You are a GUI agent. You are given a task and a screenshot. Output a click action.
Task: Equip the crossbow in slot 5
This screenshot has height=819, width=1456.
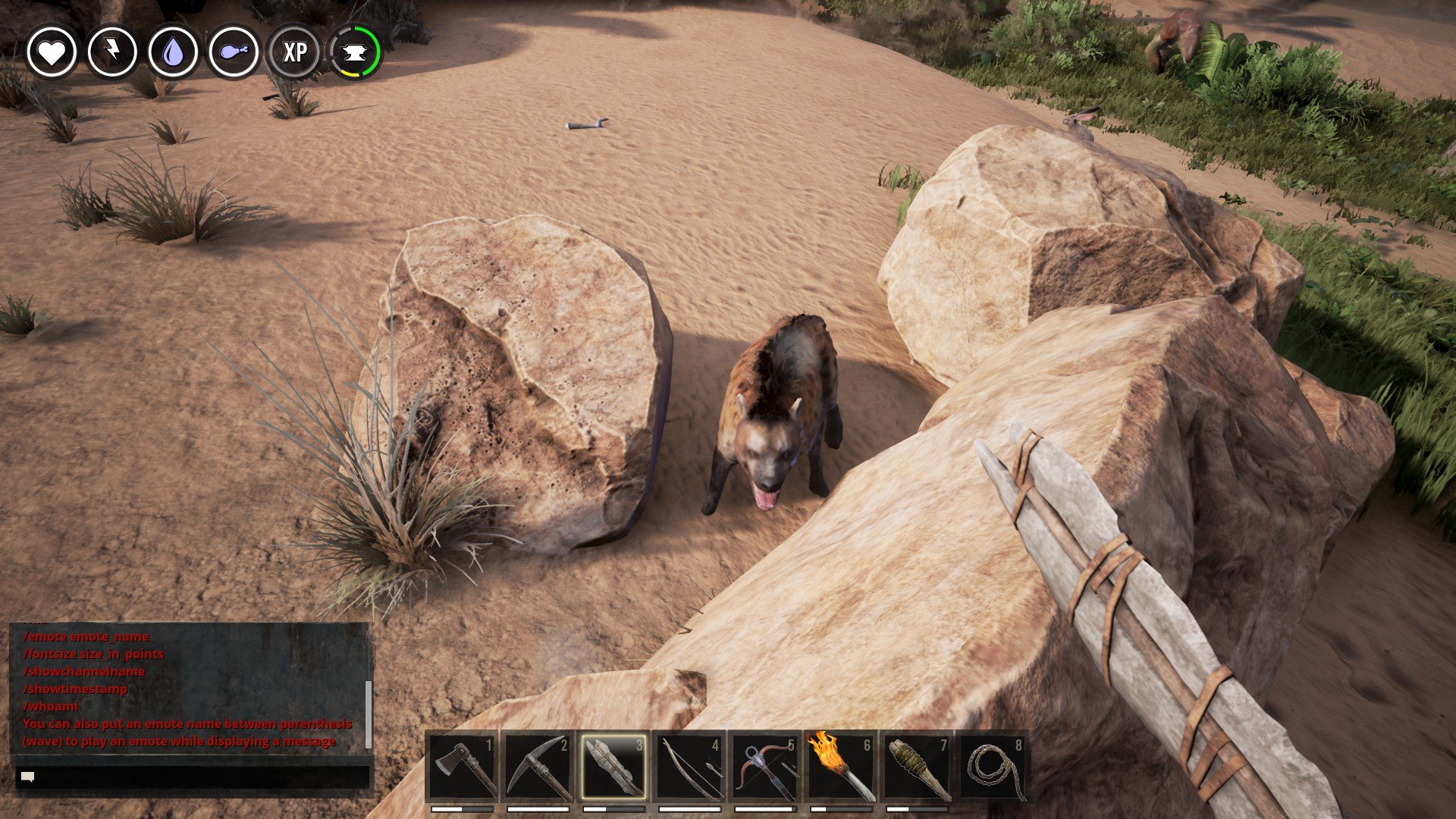click(x=766, y=767)
